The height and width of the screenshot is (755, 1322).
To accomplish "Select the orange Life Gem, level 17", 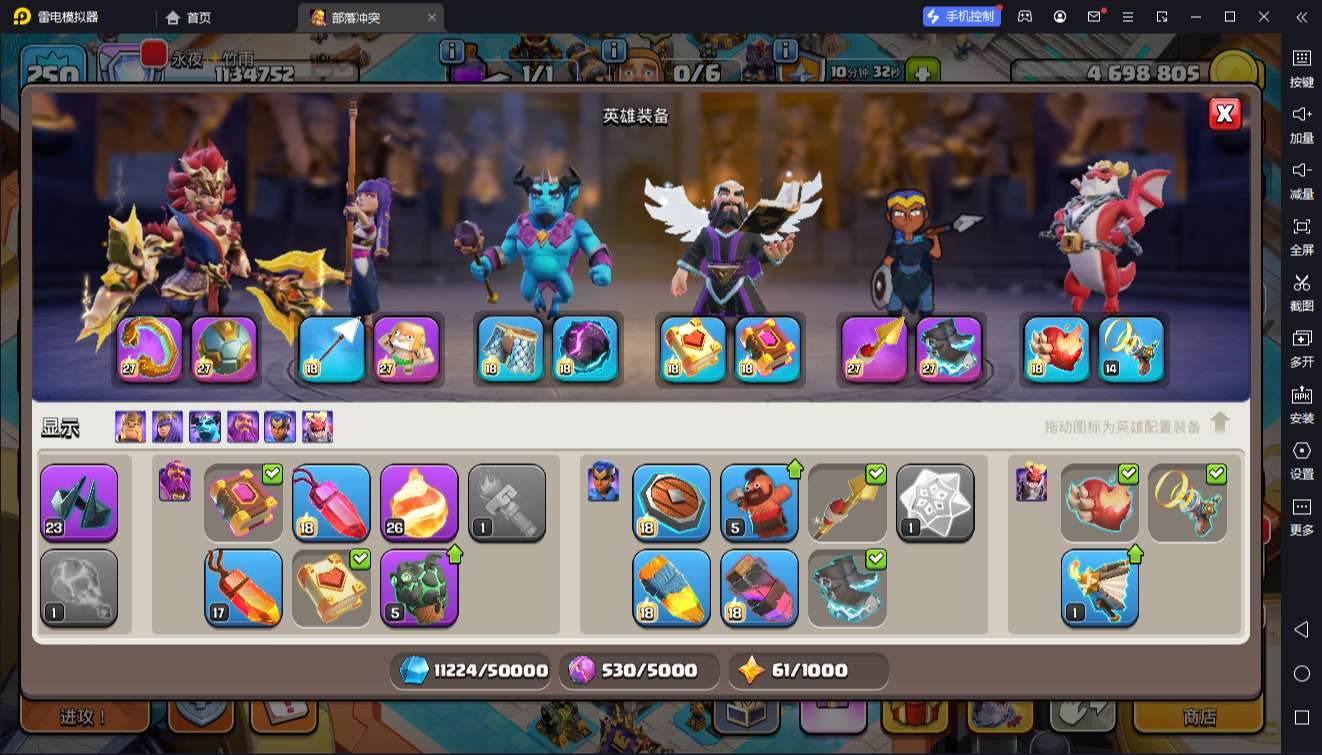I will 243,587.
